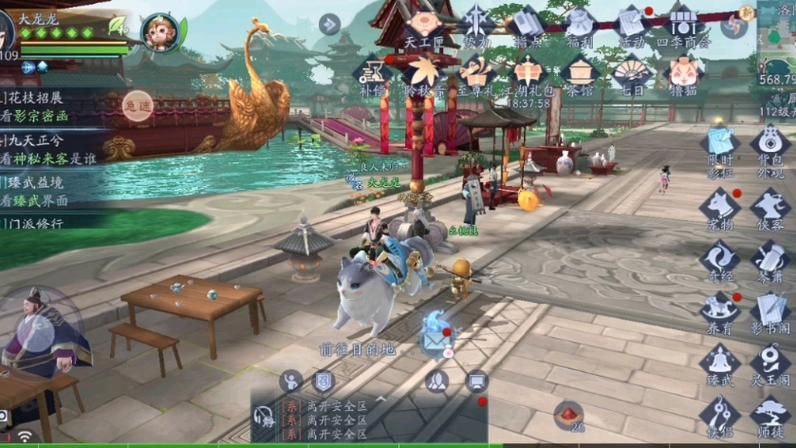The width and height of the screenshot is (796, 448).
Task: Open the 四季商会 shop
Action: tap(684, 24)
